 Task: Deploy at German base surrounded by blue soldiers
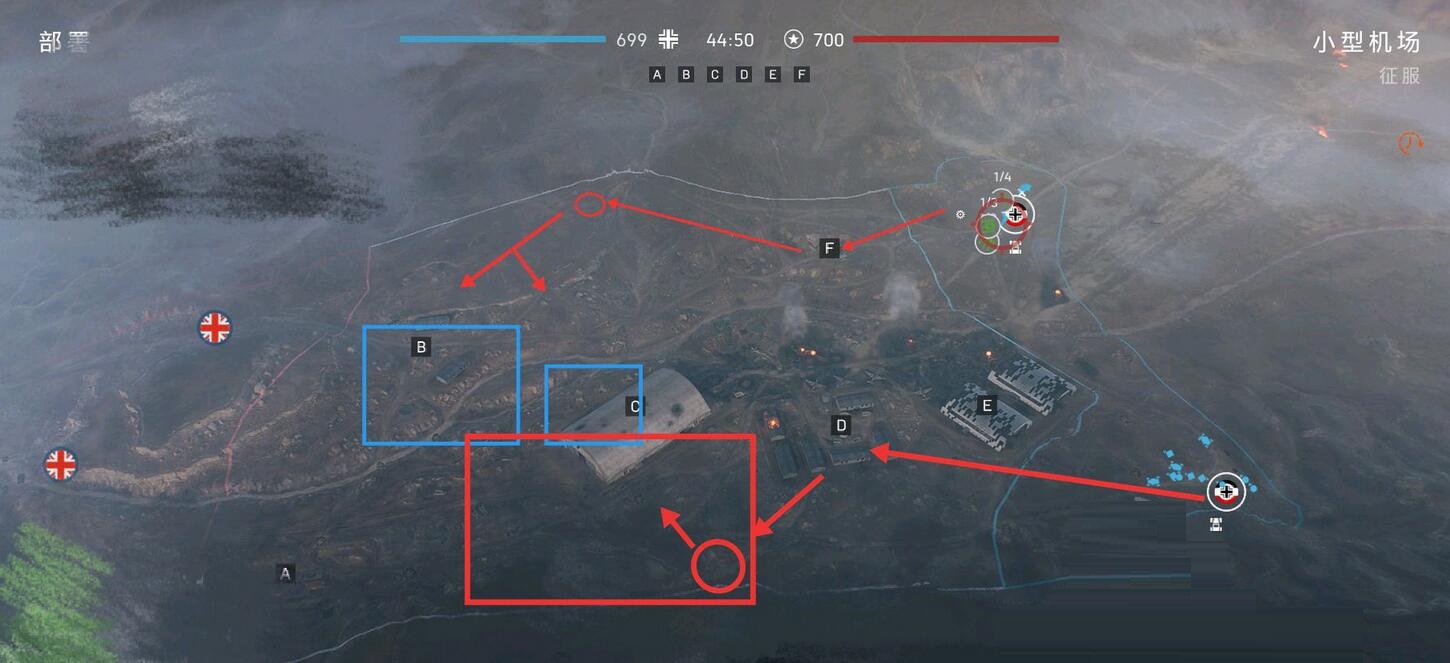1226,491
